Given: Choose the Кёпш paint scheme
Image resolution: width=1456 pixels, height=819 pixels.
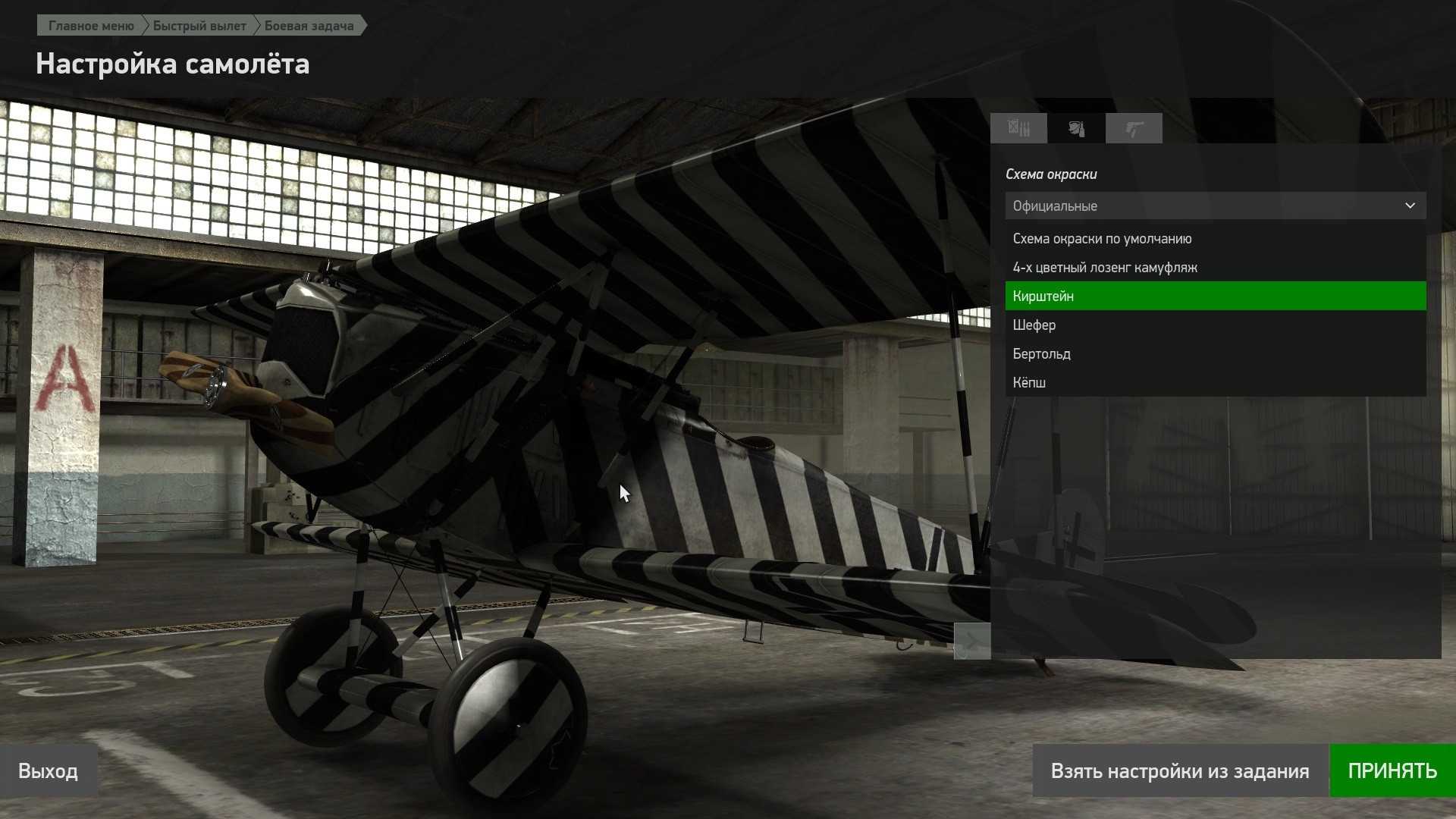Looking at the screenshot, I should [x=1029, y=383].
